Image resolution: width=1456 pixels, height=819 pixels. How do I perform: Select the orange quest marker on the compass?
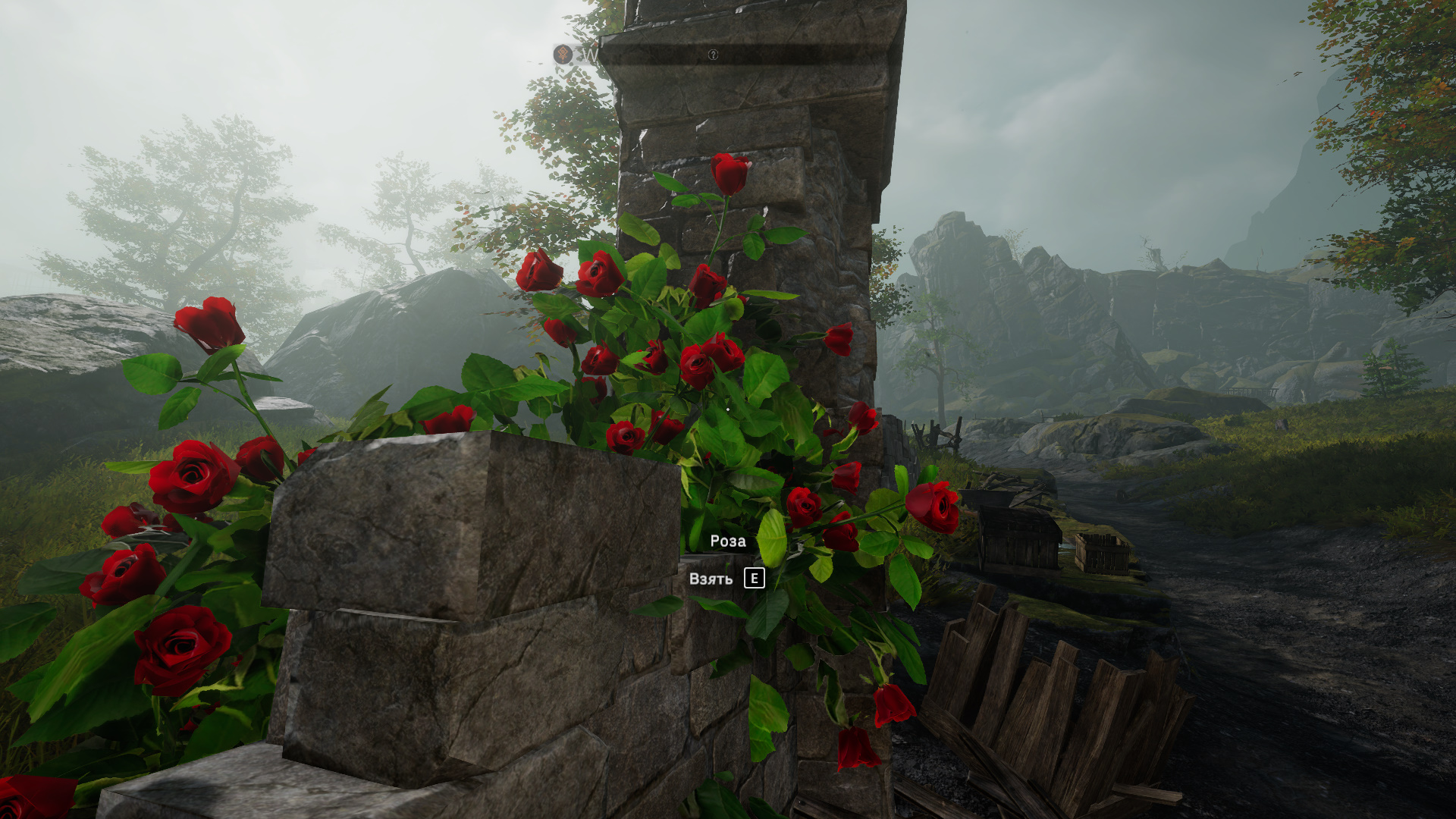[563, 54]
